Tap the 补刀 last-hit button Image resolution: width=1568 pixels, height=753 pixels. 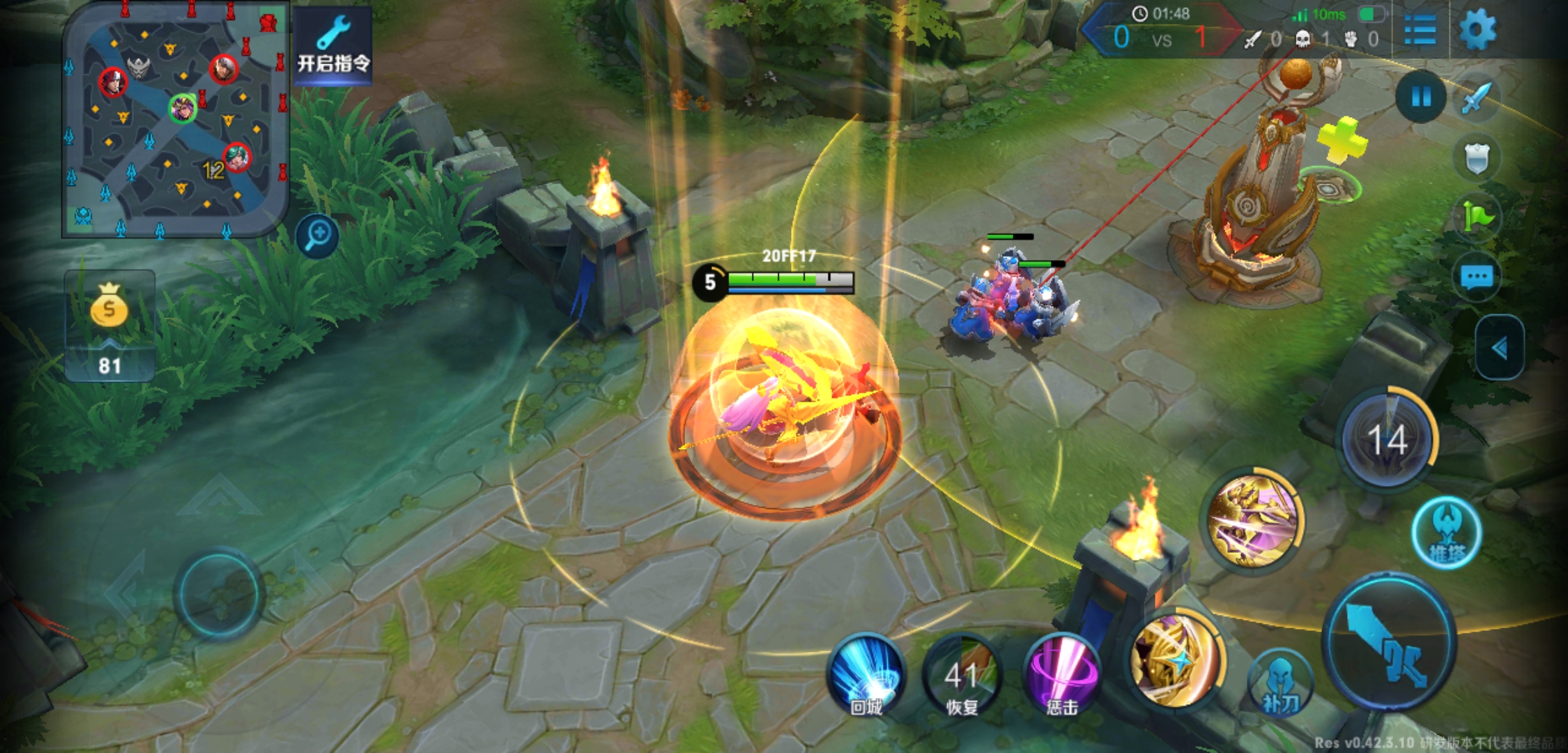[x=1280, y=685]
